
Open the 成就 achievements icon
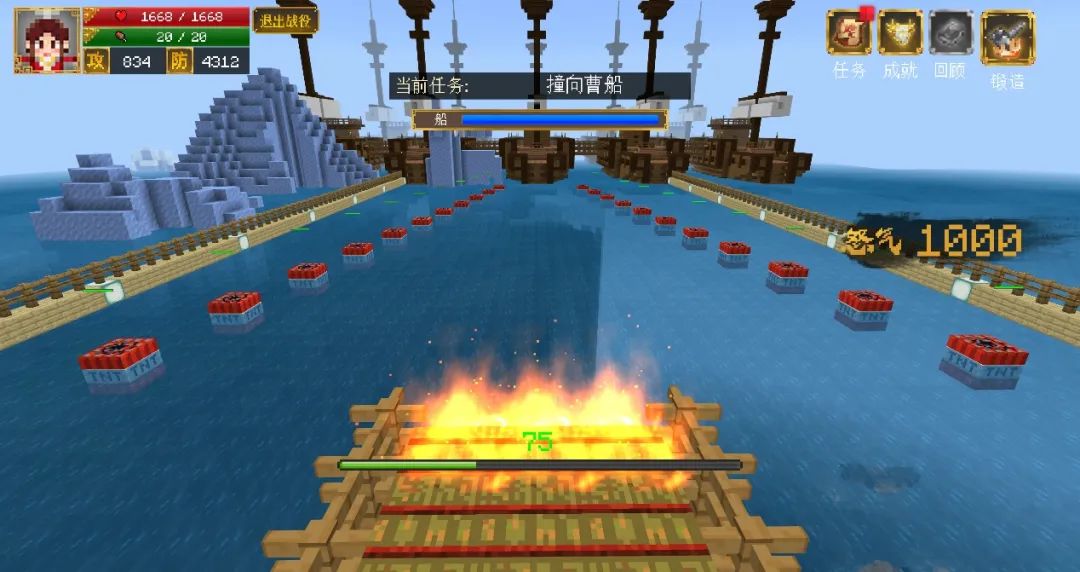pyautogui.click(x=900, y=32)
